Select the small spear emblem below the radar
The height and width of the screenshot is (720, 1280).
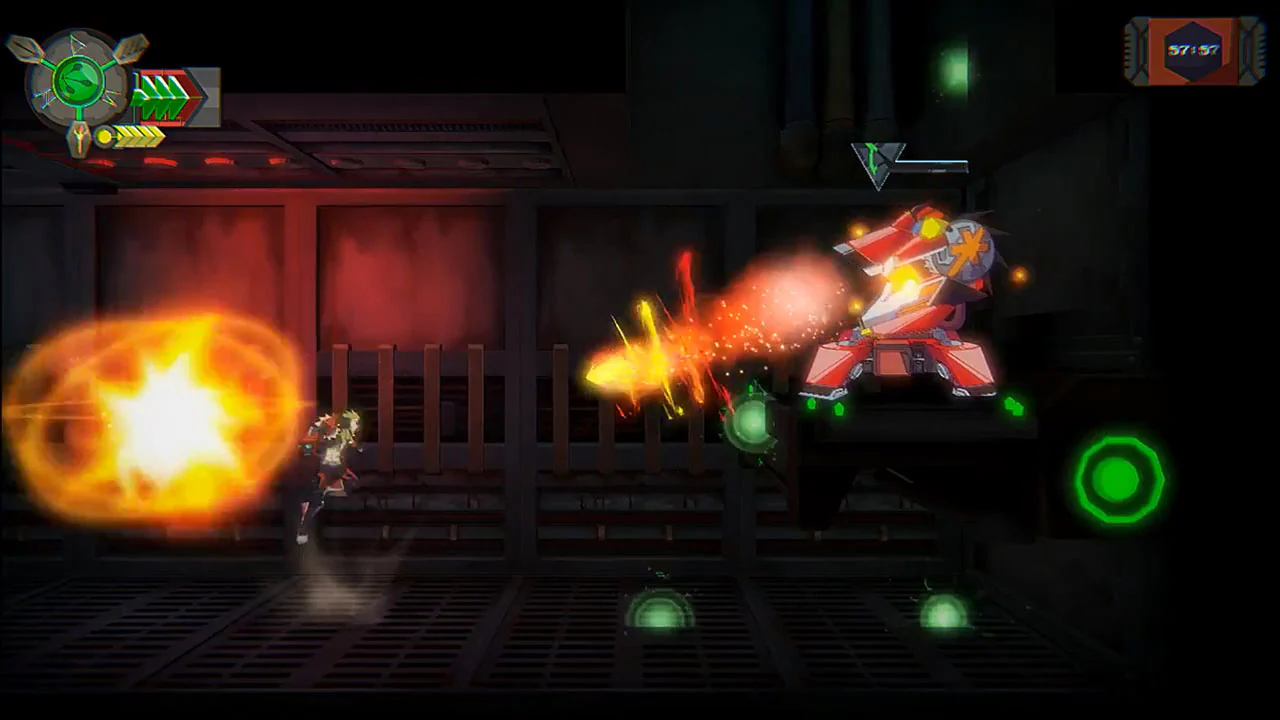tap(80, 137)
